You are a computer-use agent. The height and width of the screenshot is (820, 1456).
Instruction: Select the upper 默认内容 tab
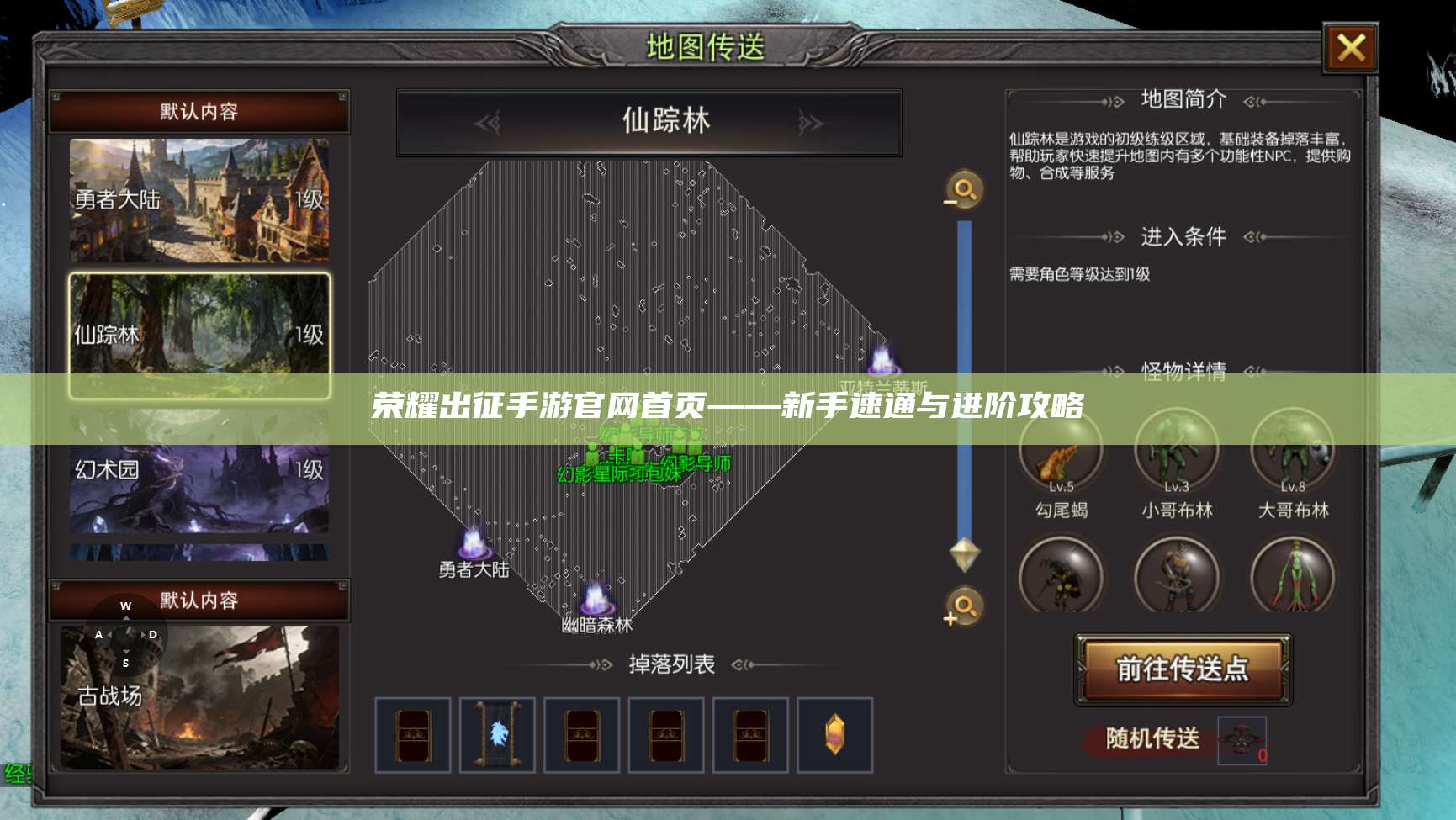point(199,110)
